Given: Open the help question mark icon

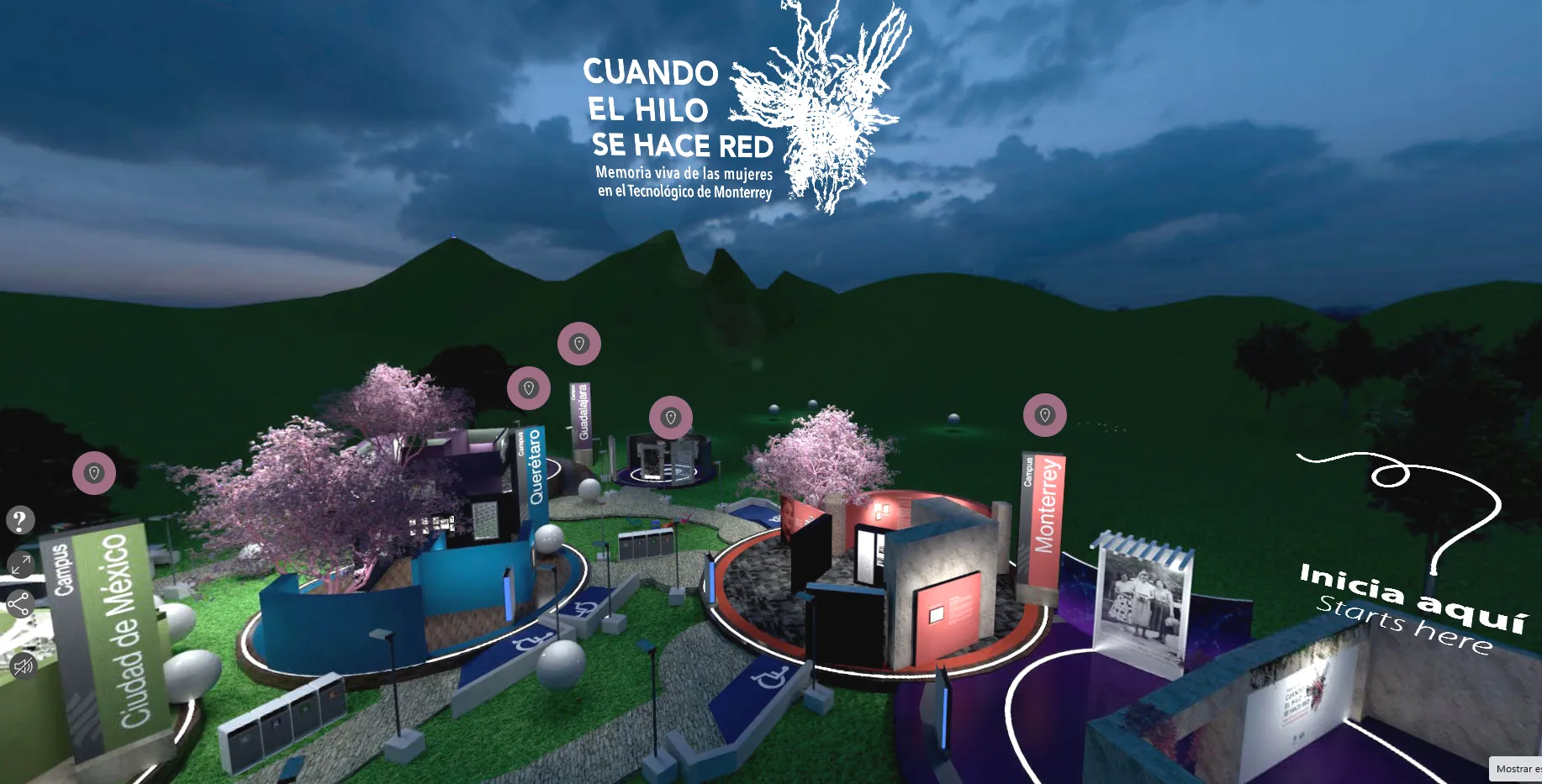Looking at the screenshot, I should click(x=19, y=518).
